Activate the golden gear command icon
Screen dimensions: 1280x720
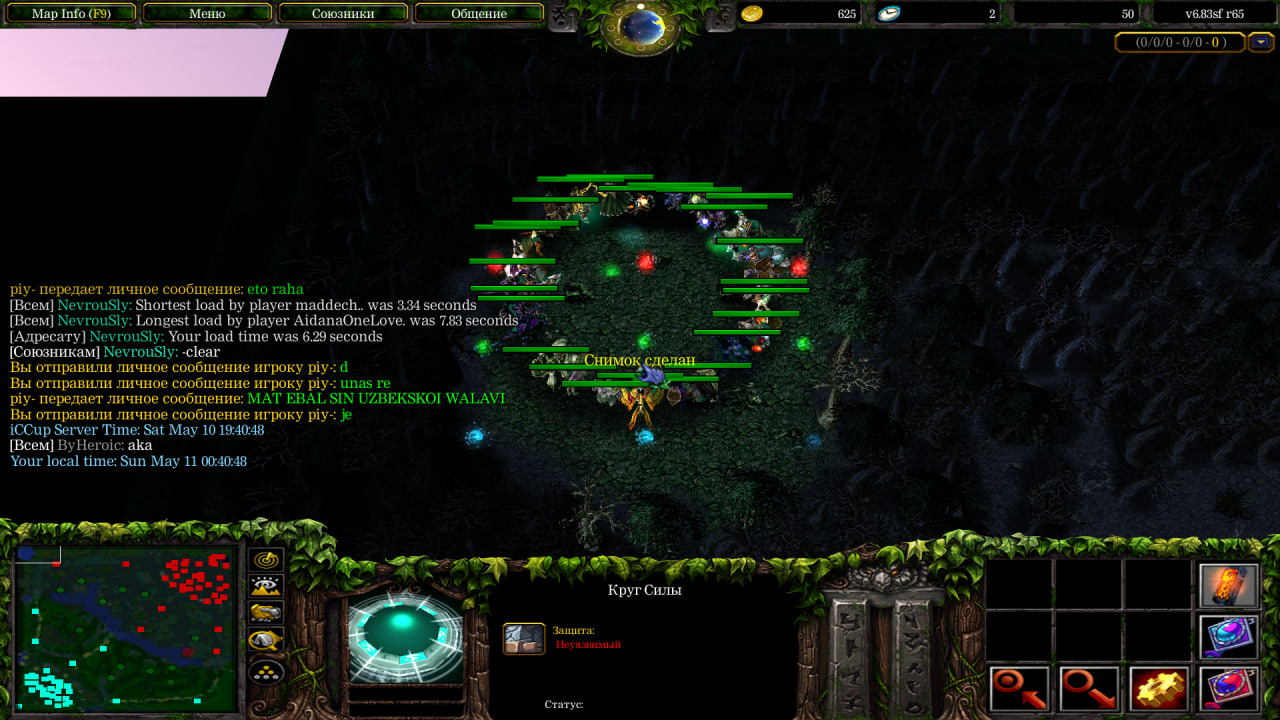tap(1159, 689)
